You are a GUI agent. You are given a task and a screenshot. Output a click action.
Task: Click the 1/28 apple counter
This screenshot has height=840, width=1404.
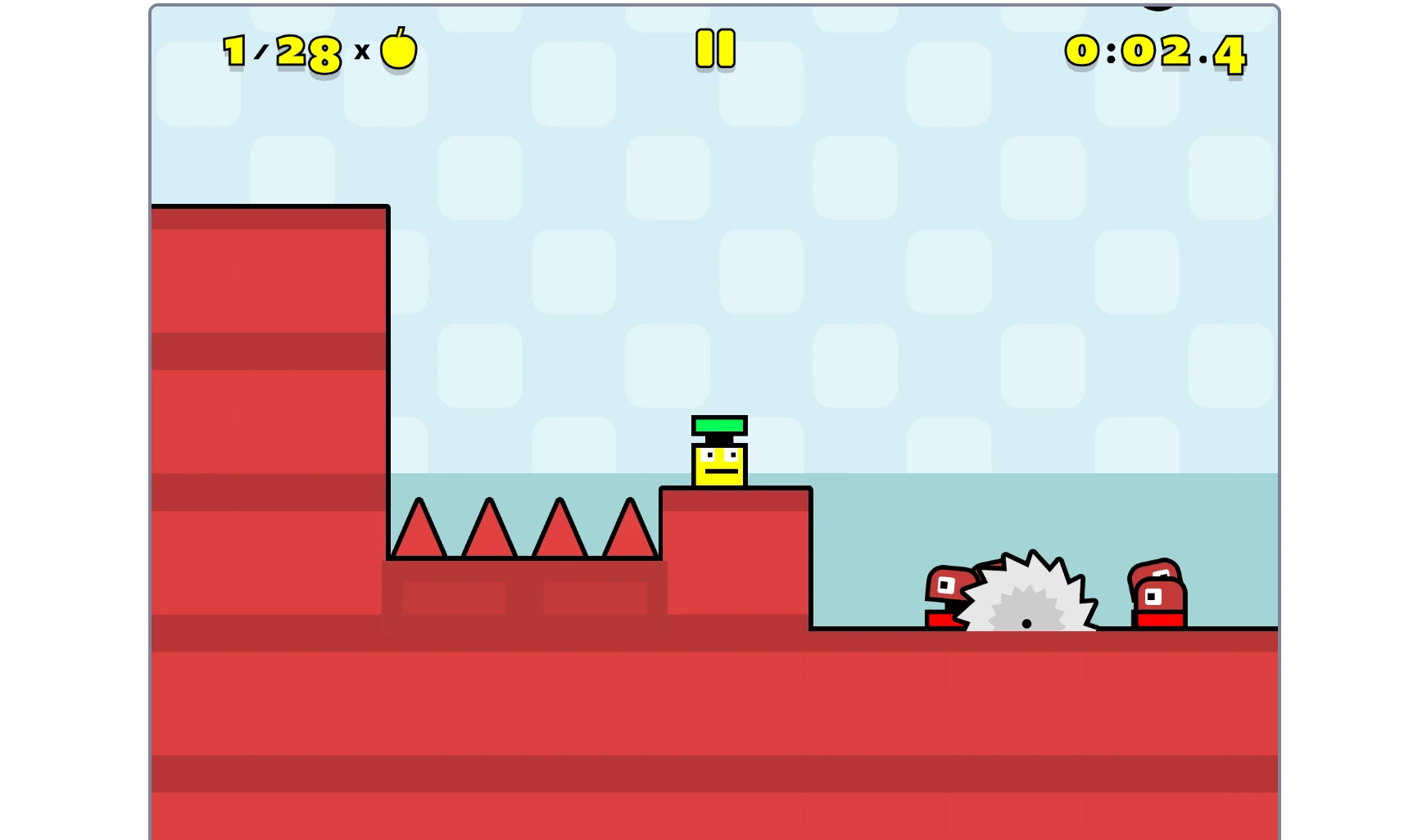283,51
